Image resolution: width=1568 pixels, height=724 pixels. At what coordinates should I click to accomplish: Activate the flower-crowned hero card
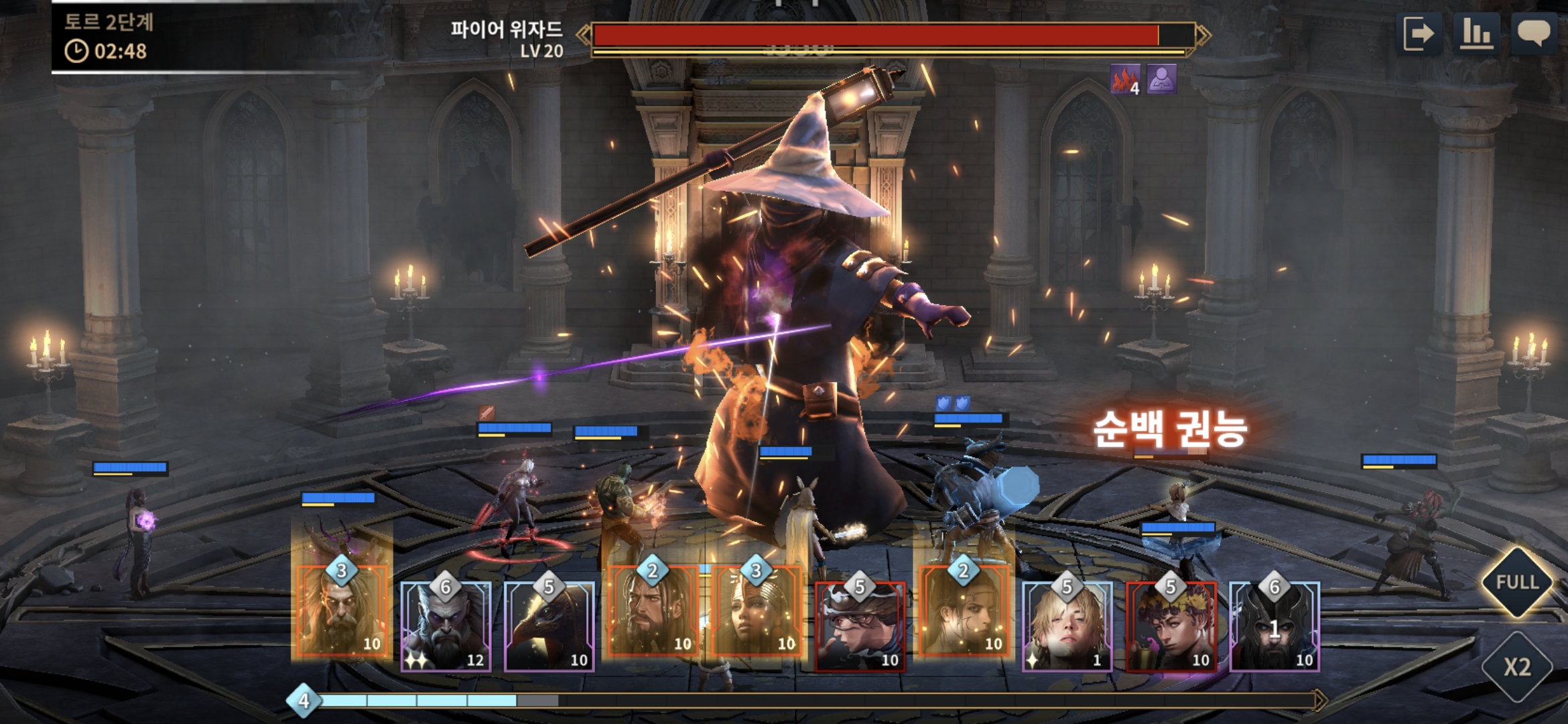click(x=1171, y=627)
